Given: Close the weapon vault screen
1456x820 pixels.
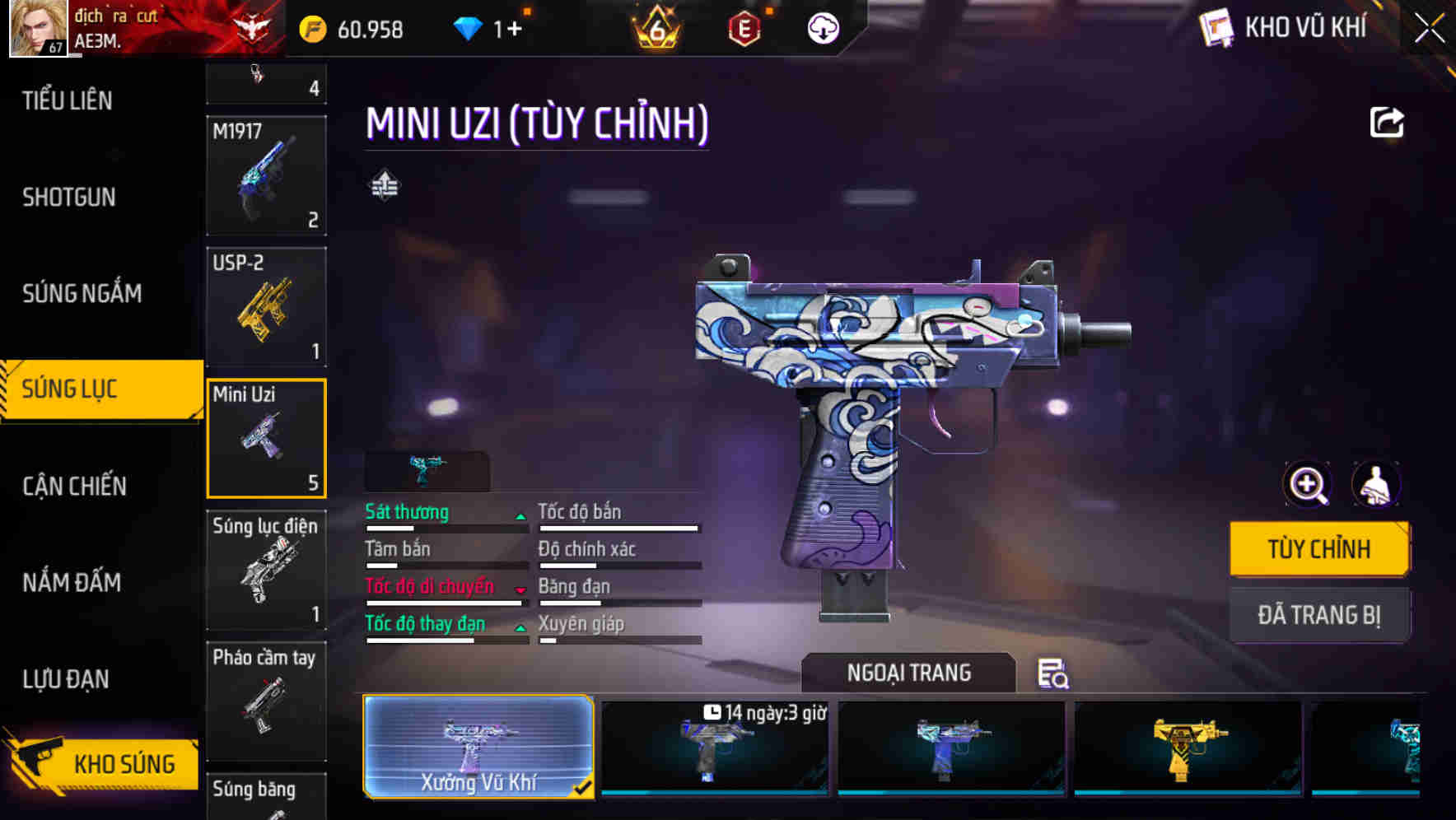Looking at the screenshot, I should coord(1429,29).
